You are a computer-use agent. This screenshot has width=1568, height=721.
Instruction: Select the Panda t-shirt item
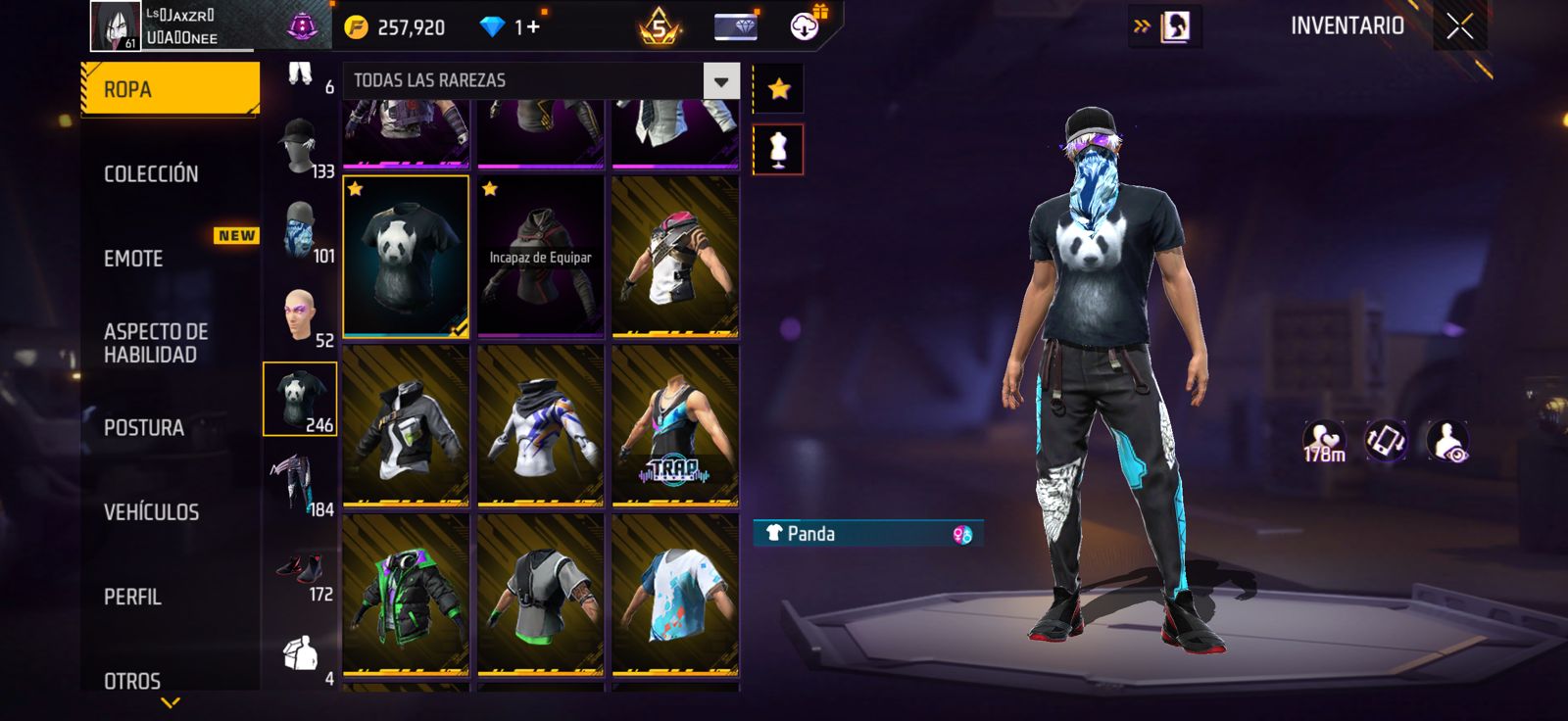406,257
